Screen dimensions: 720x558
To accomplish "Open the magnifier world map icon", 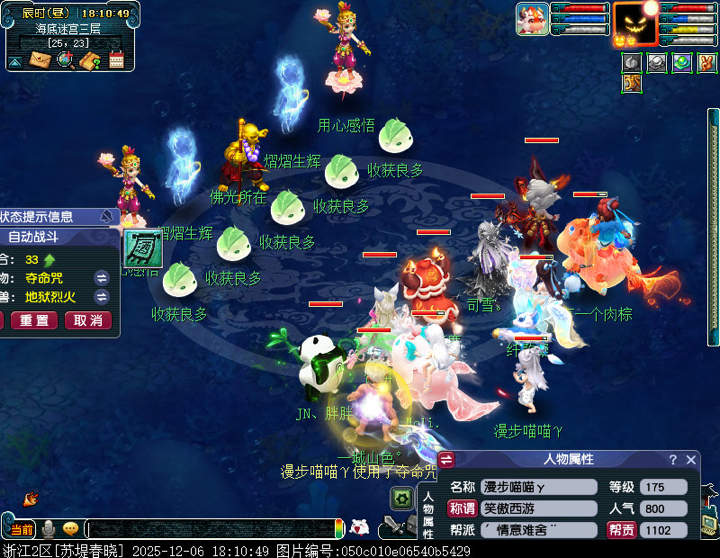I will [65, 61].
